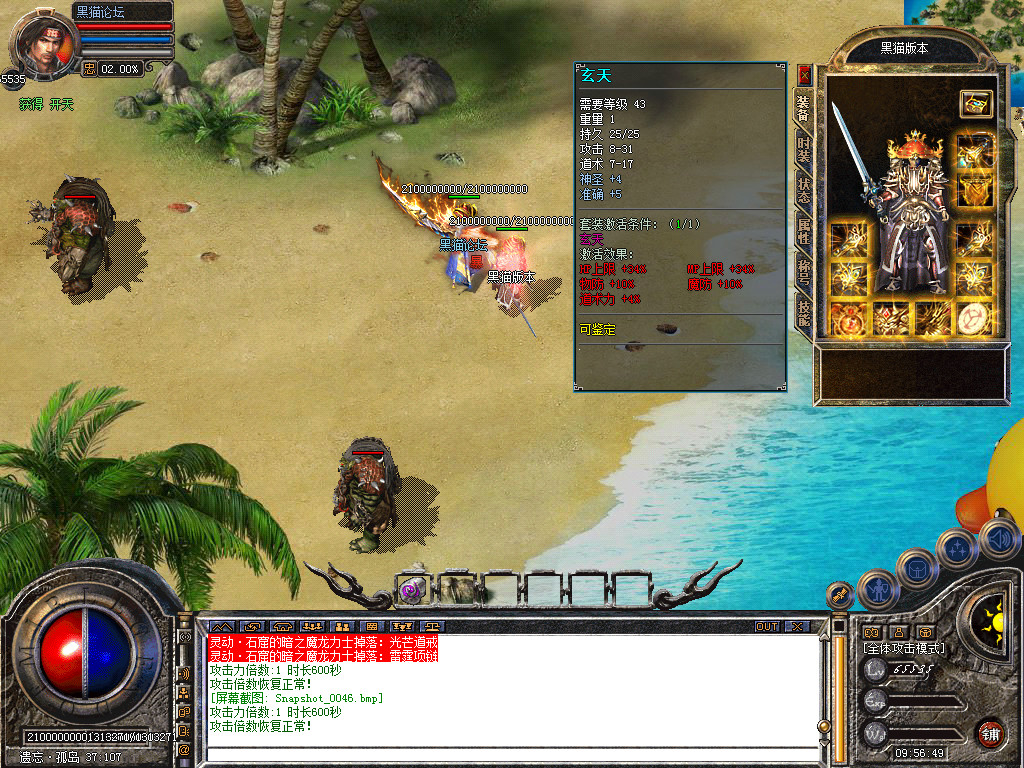1024x768 pixels.
Task: Close the character equipment panel
Action: 804,75
